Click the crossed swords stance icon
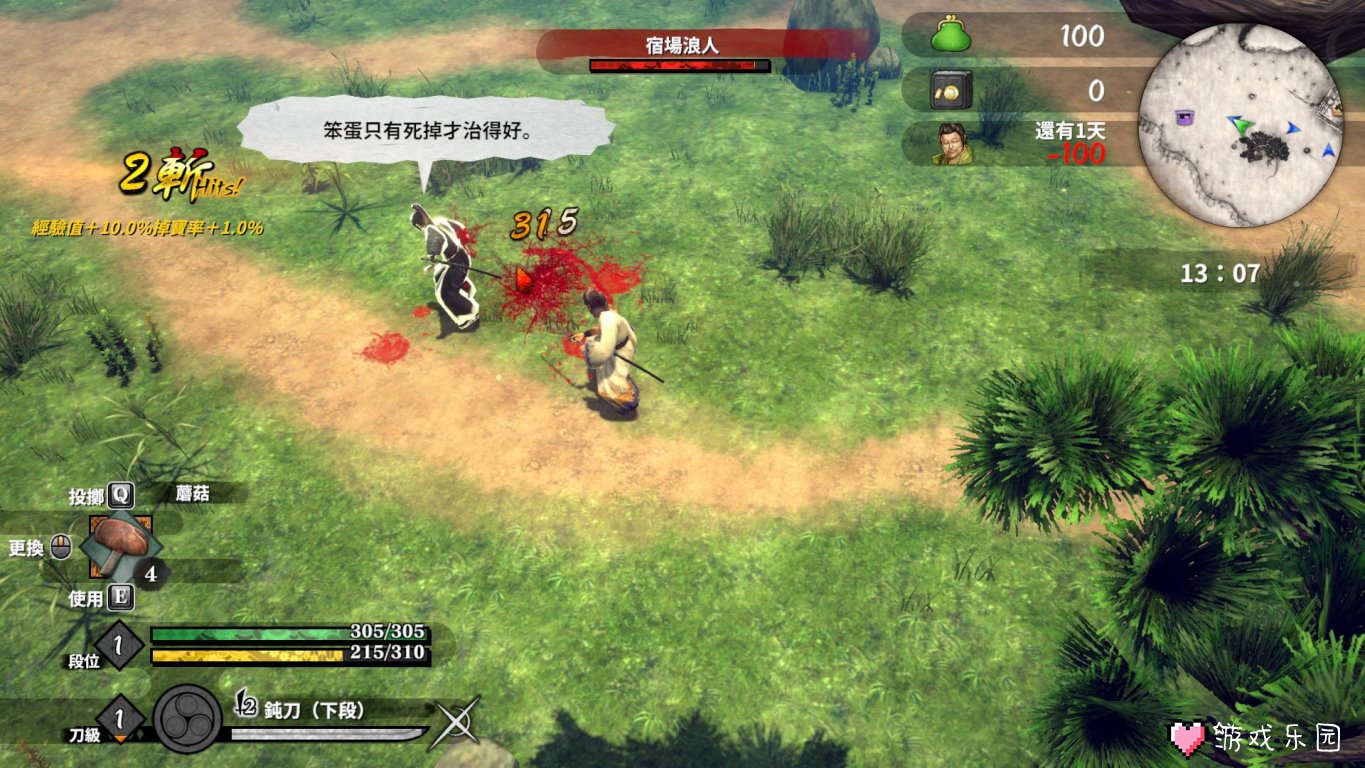Screen dimensions: 1365x768 click(455, 722)
